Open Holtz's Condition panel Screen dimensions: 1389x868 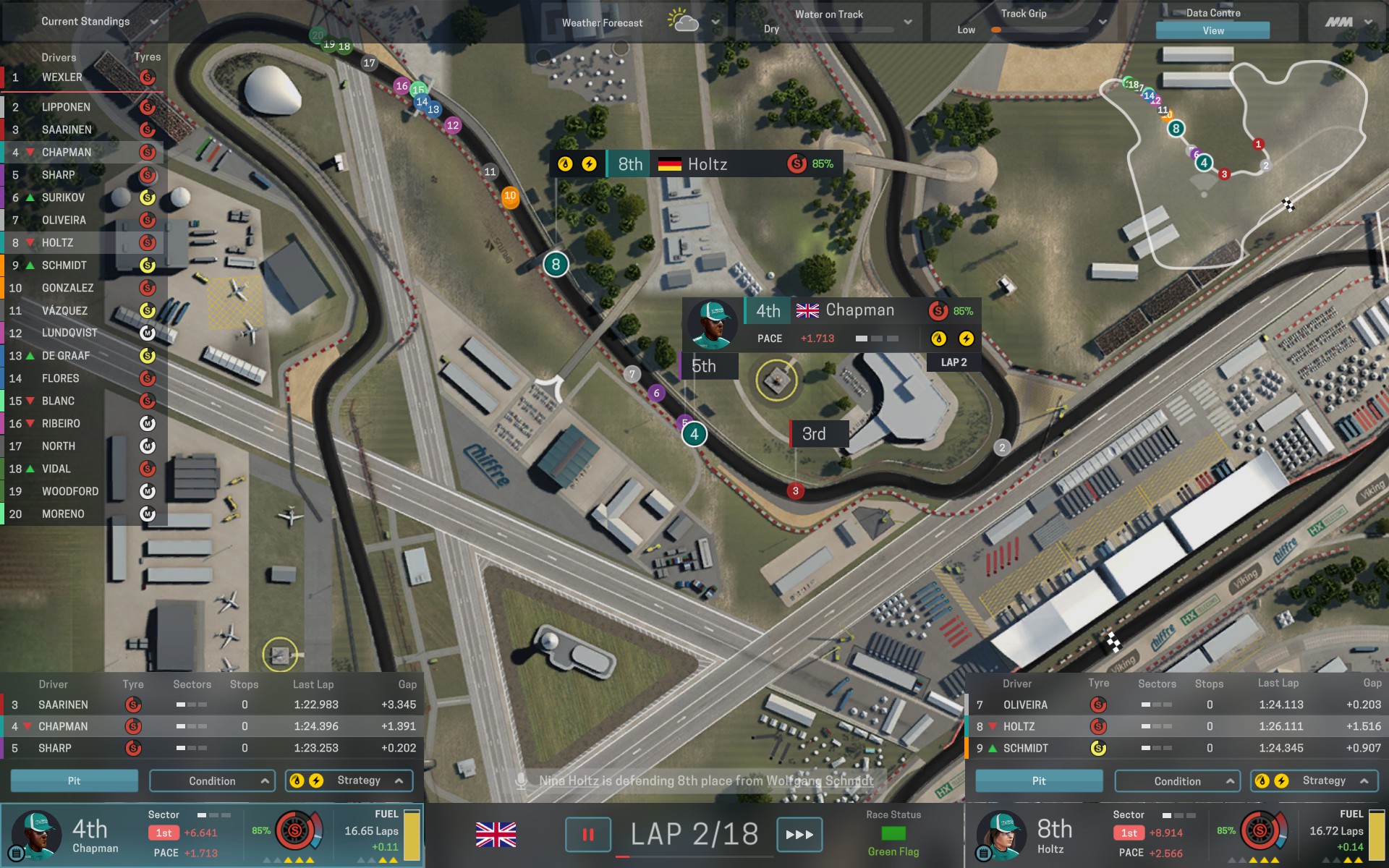1177,781
